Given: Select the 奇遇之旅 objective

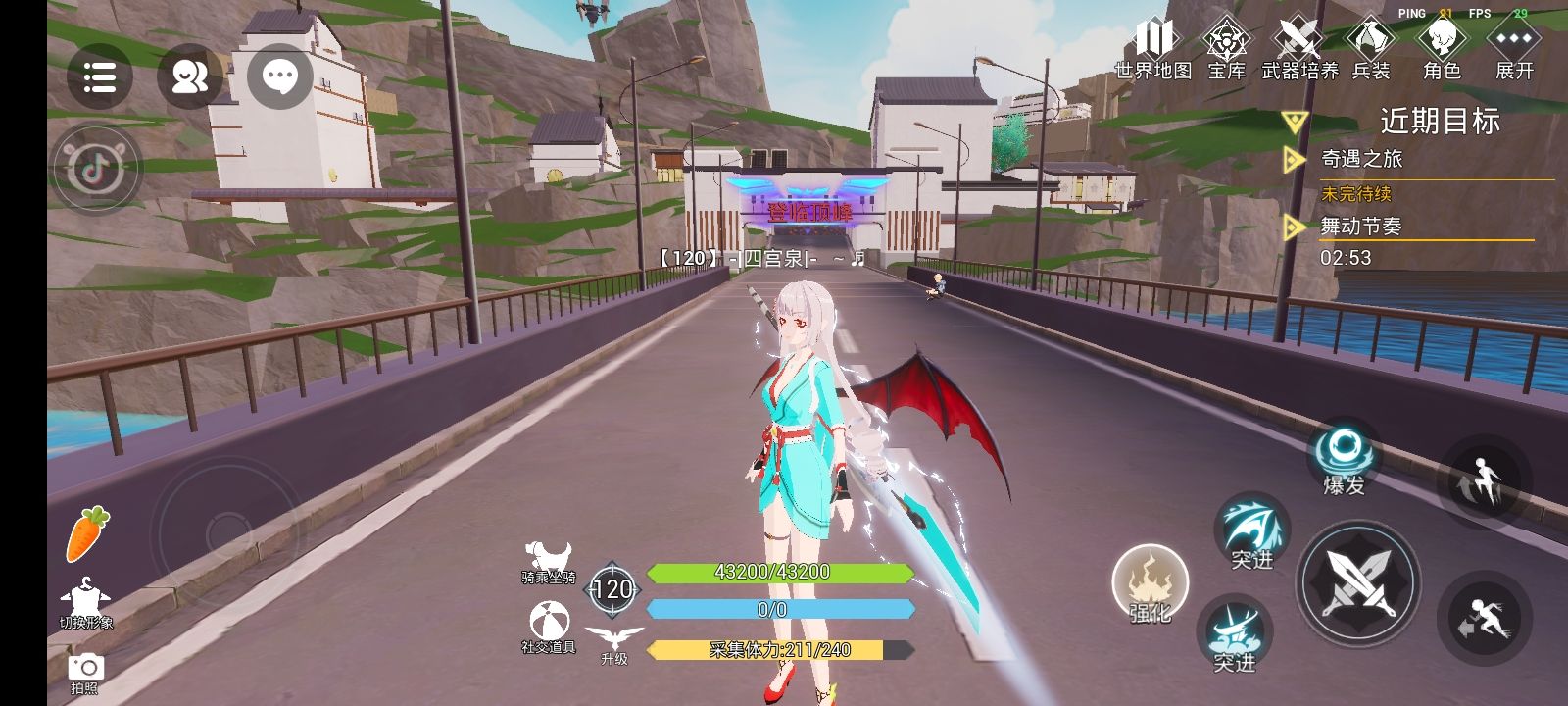Looking at the screenshot, I should coord(1362,159).
